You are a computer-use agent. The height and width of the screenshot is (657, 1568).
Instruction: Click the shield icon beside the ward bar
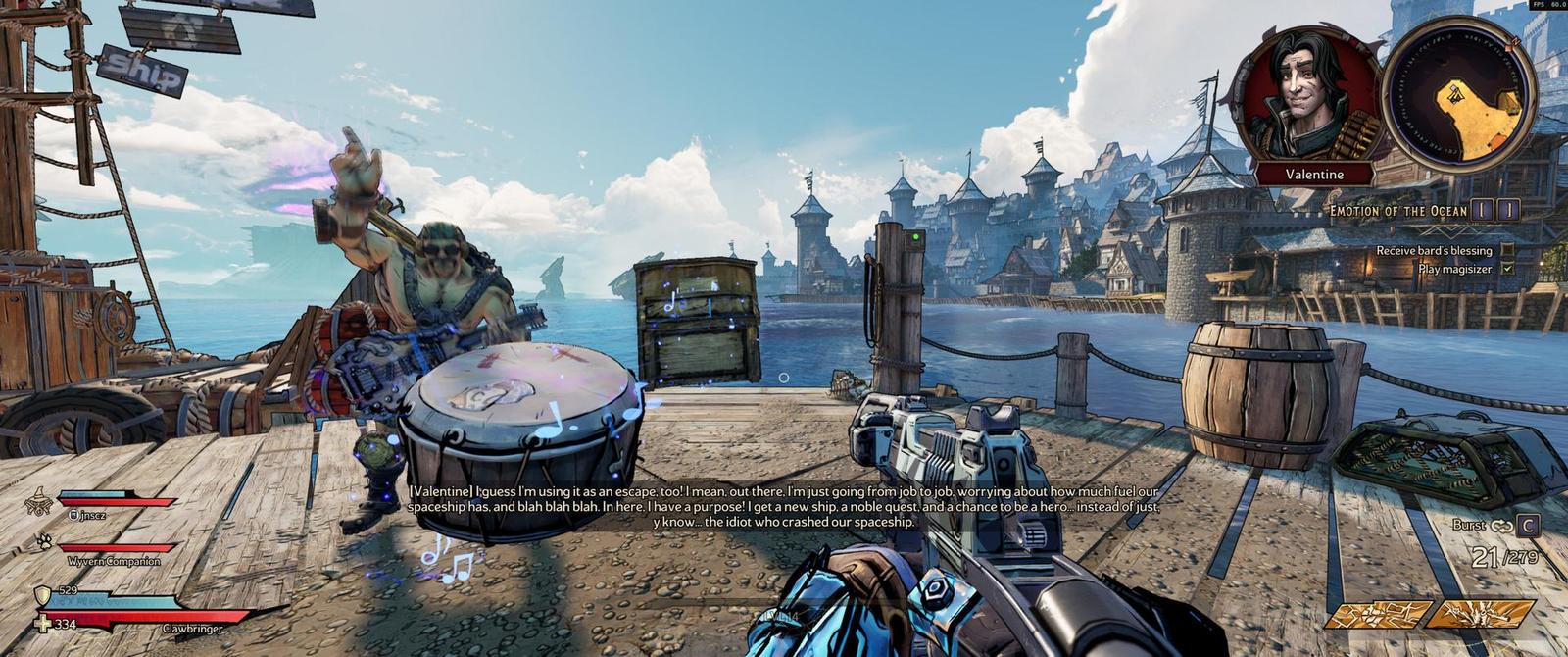point(42,595)
